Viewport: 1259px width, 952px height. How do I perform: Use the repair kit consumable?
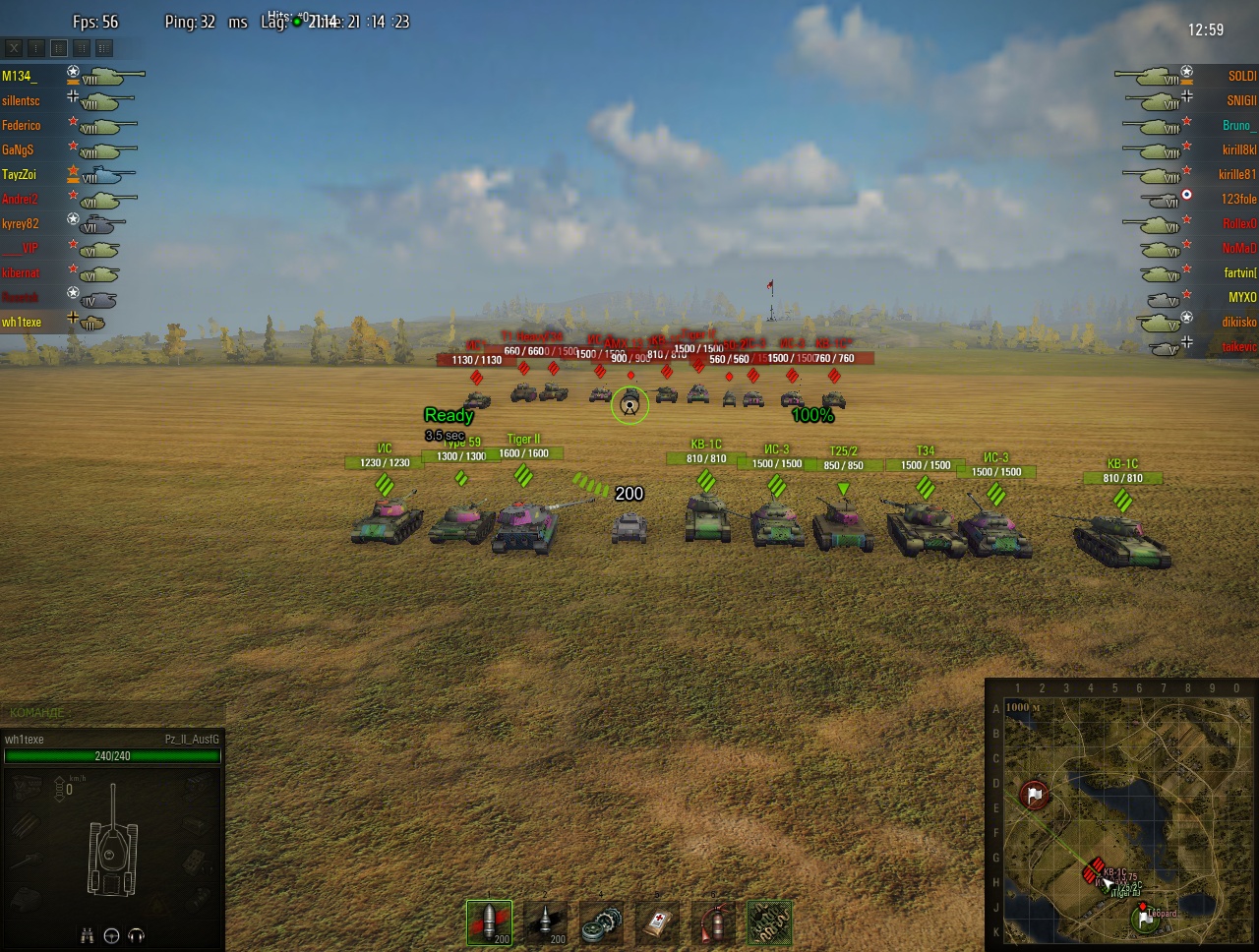tap(602, 923)
